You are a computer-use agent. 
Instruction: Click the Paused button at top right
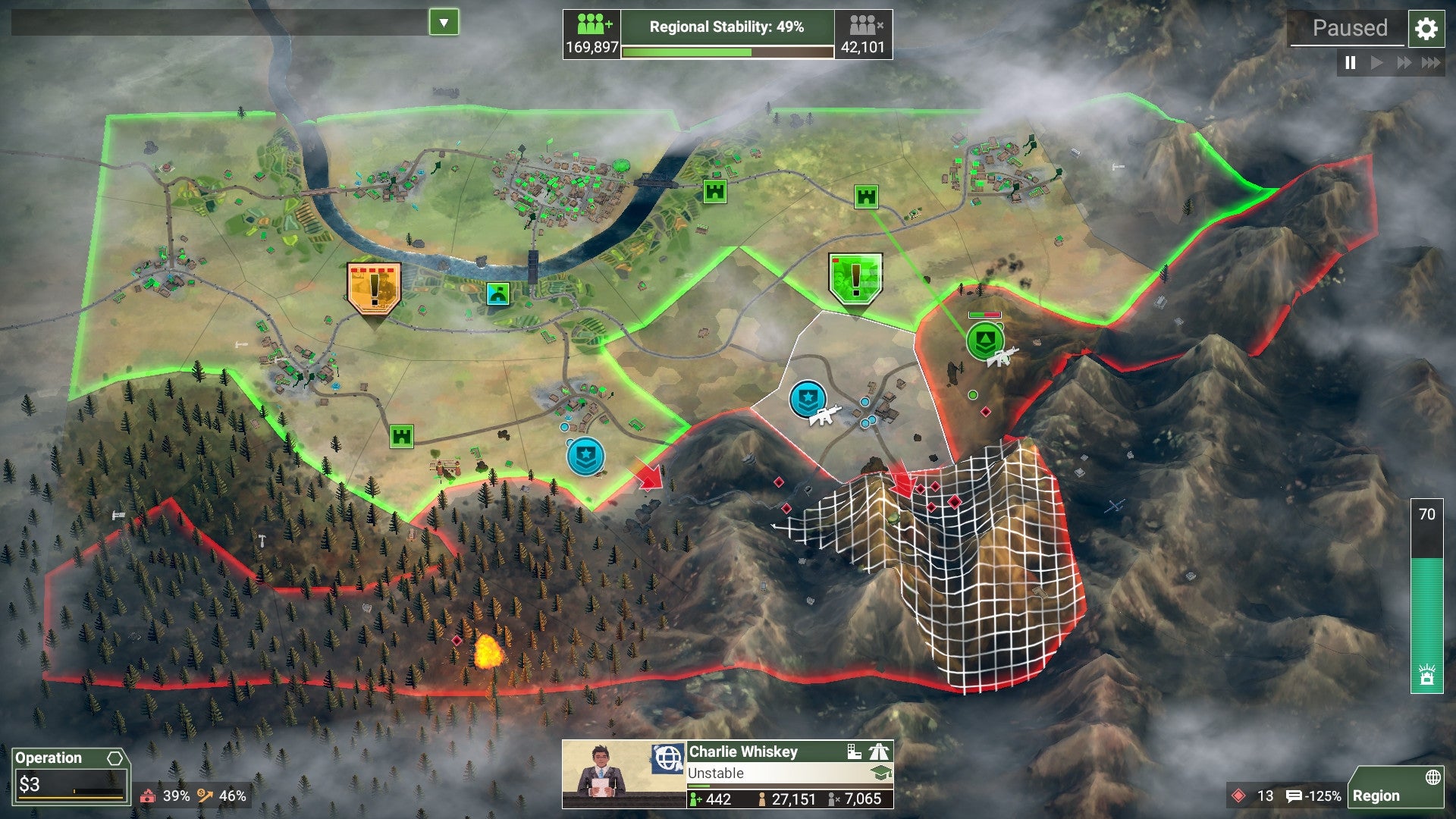tap(1350, 29)
